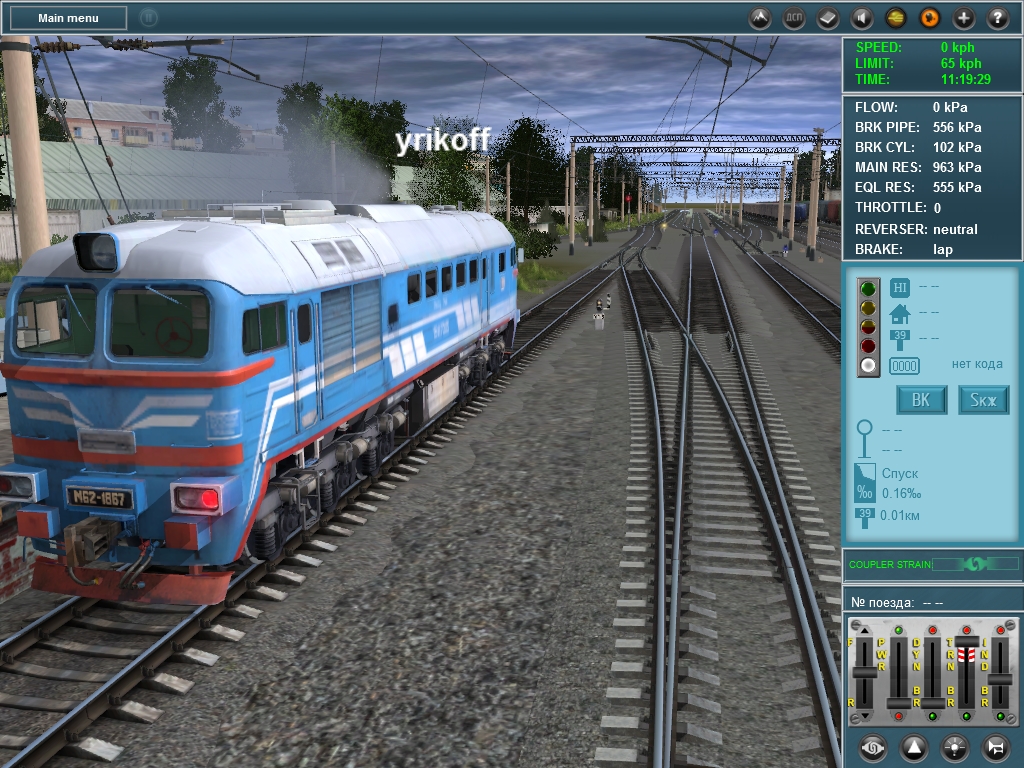The image size is (1024, 768).
Task: Click the plus icon in top toolbar
Action: pyautogui.click(x=964, y=18)
